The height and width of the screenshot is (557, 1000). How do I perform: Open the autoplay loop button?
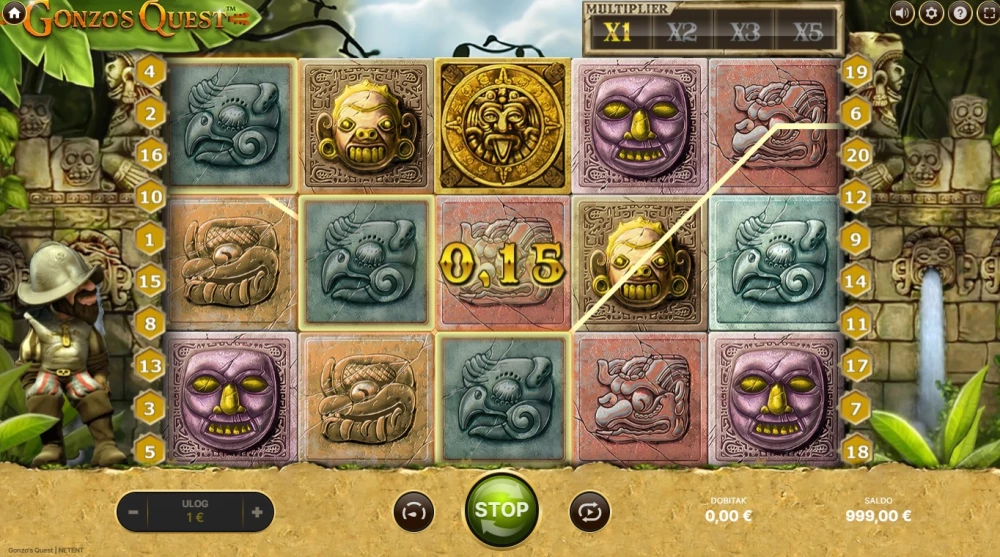point(589,511)
